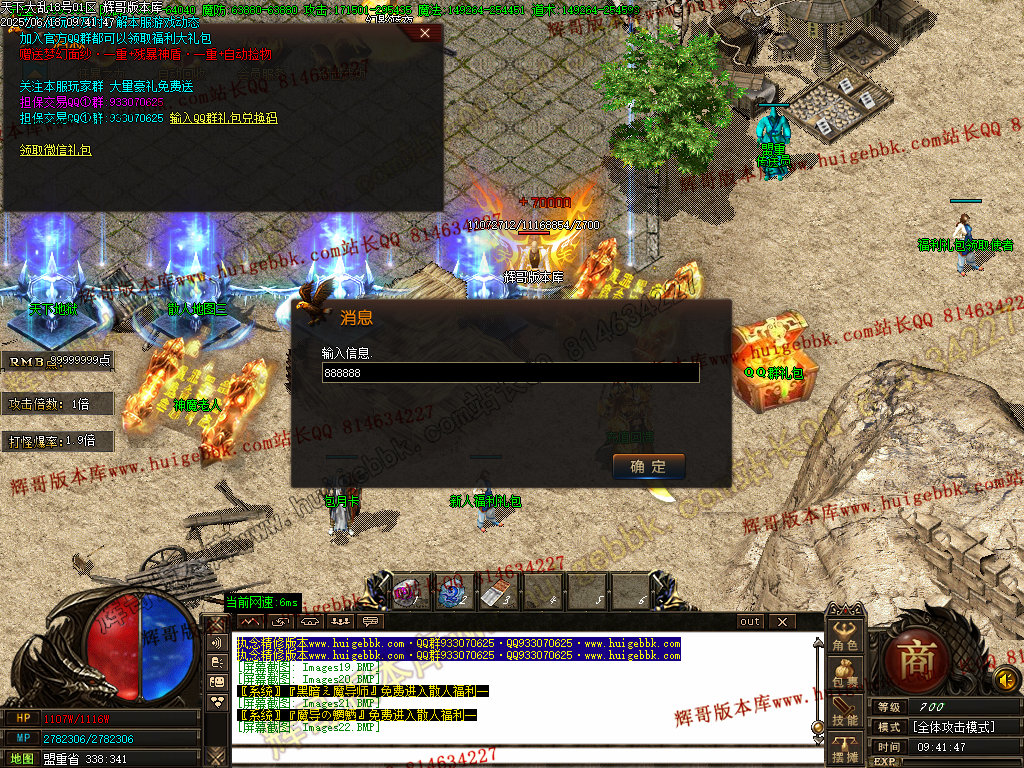Click the 地图 map button
Screen dimensions: 1024x768
(21, 759)
